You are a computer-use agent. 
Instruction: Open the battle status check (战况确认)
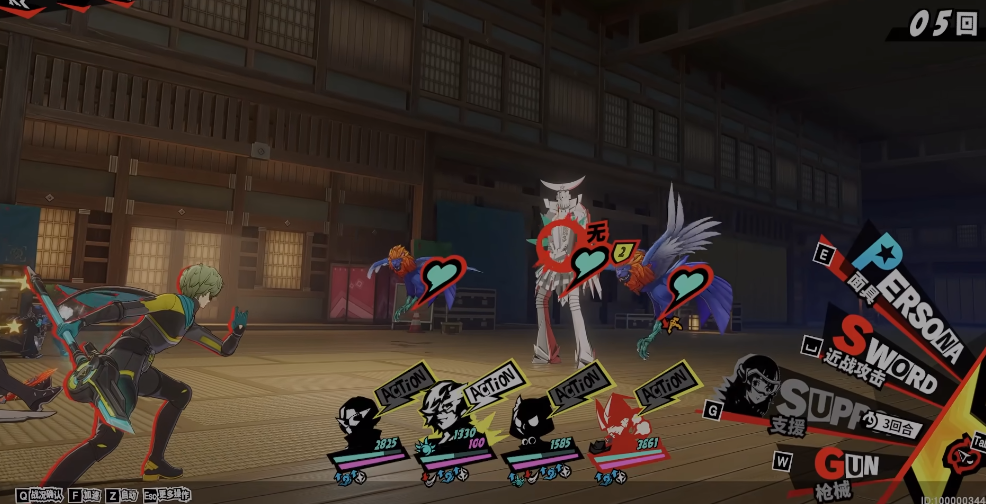[x=38, y=495]
